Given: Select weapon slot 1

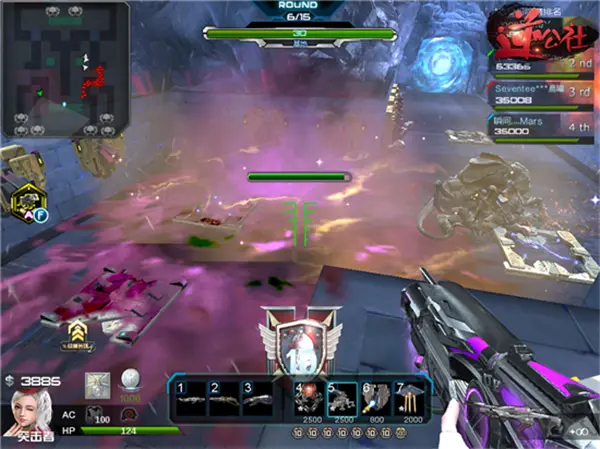Looking at the screenshot, I should click(192, 396).
